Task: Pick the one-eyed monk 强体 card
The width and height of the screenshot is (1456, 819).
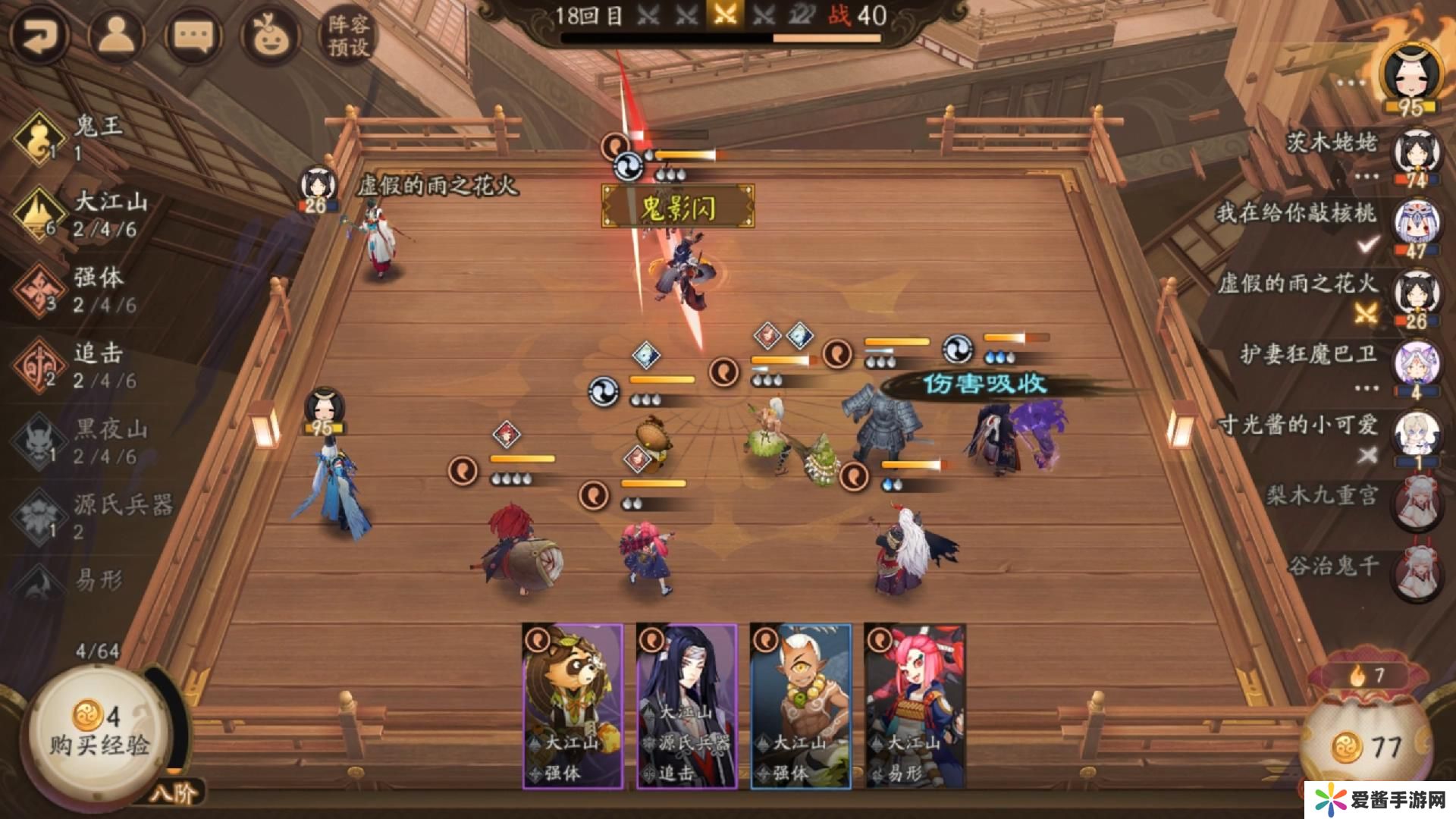Action: click(801, 706)
